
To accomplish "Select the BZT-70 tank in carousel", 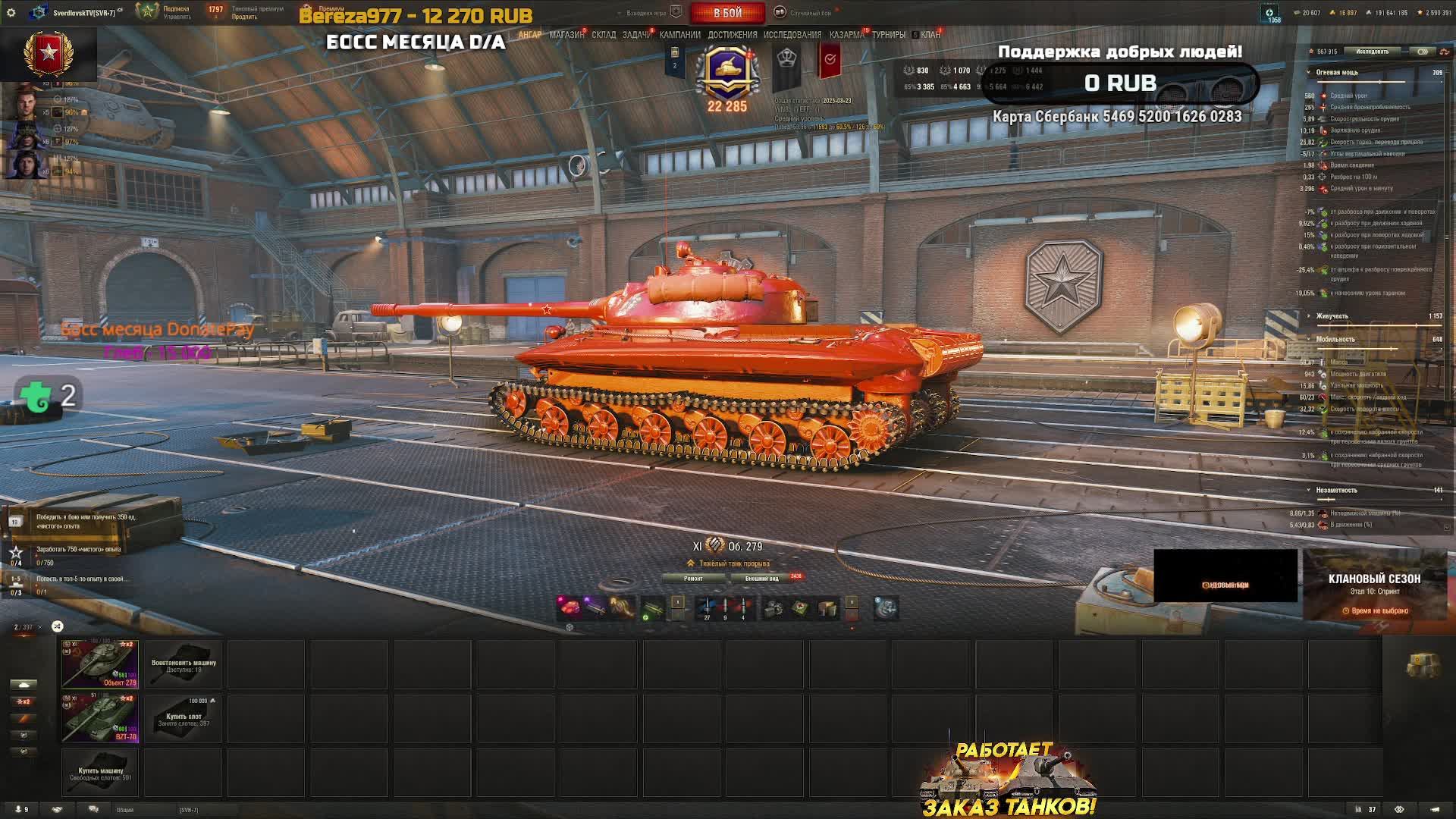I will [x=100, y=718].
